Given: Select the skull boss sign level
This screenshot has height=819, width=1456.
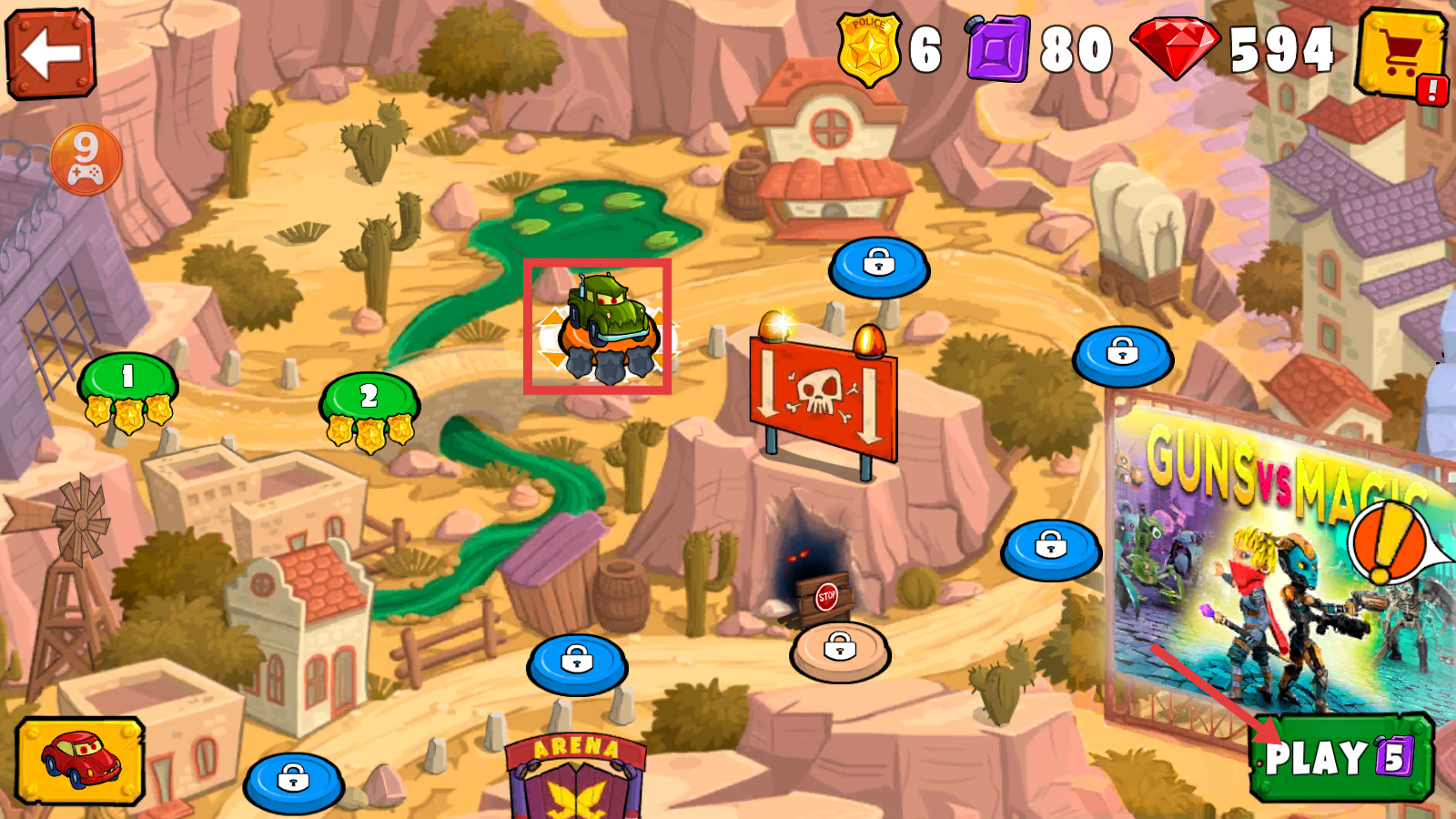Looking at the screenshot, I should click(x=823, y=397).
